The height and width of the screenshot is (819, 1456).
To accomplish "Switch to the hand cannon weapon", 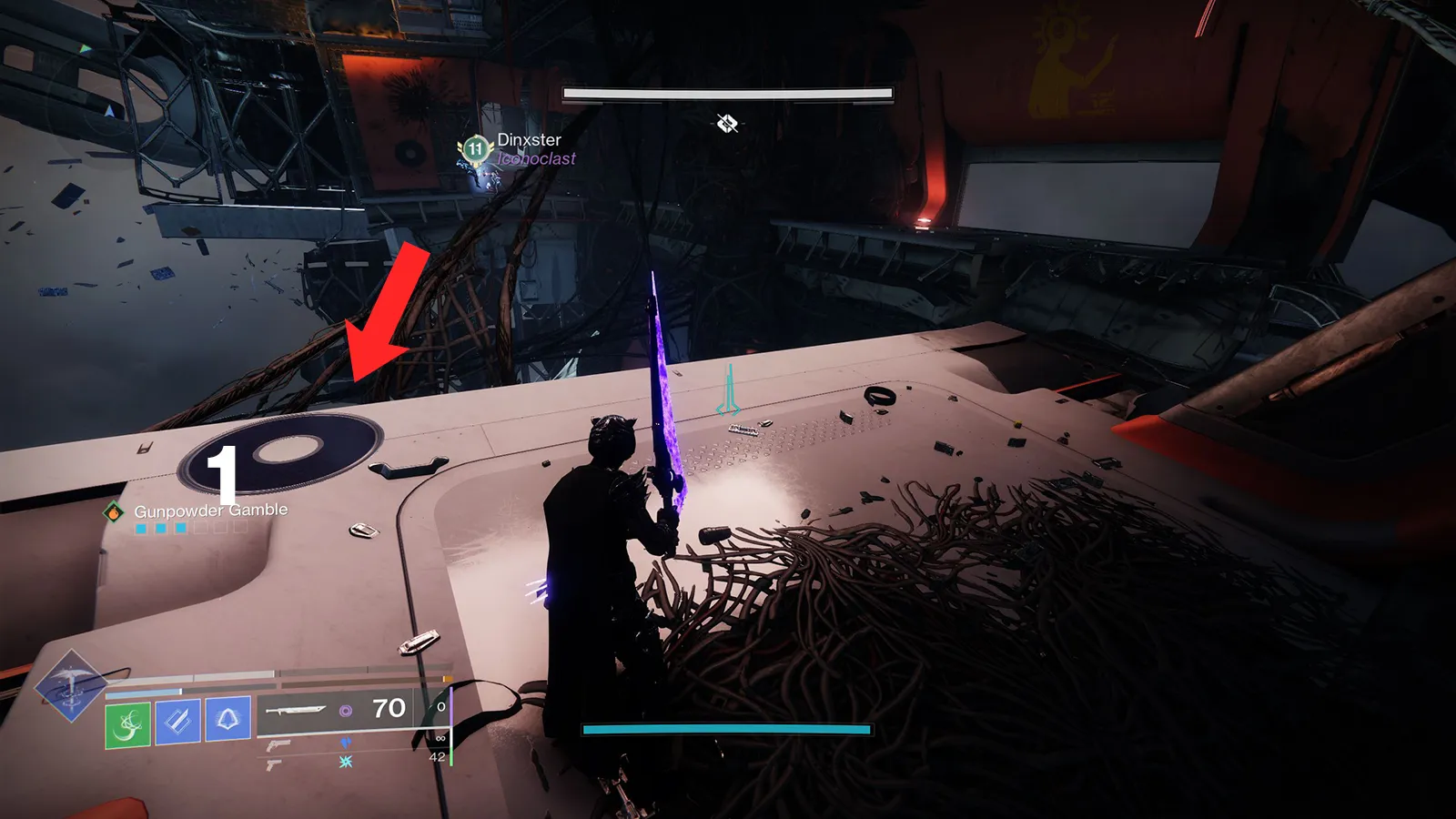I will coord(278,744).
